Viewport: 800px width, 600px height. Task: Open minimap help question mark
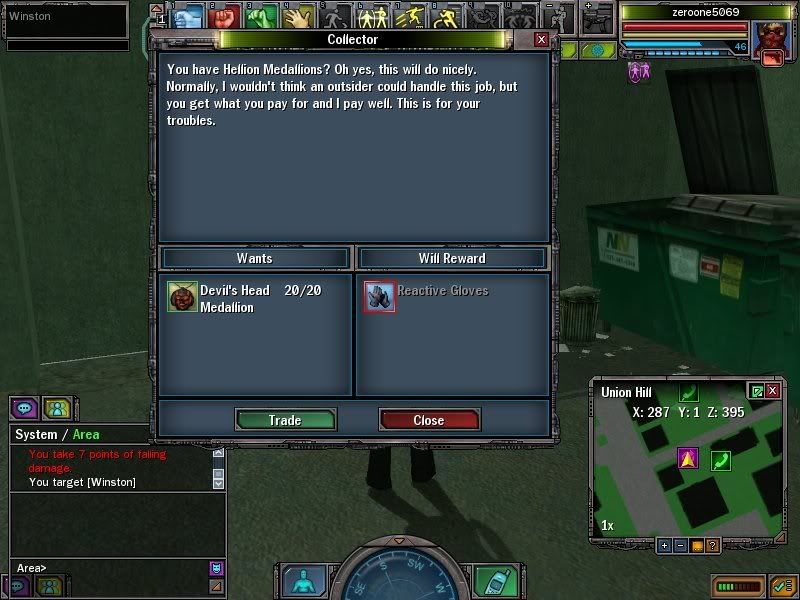[x=712, y=546]
